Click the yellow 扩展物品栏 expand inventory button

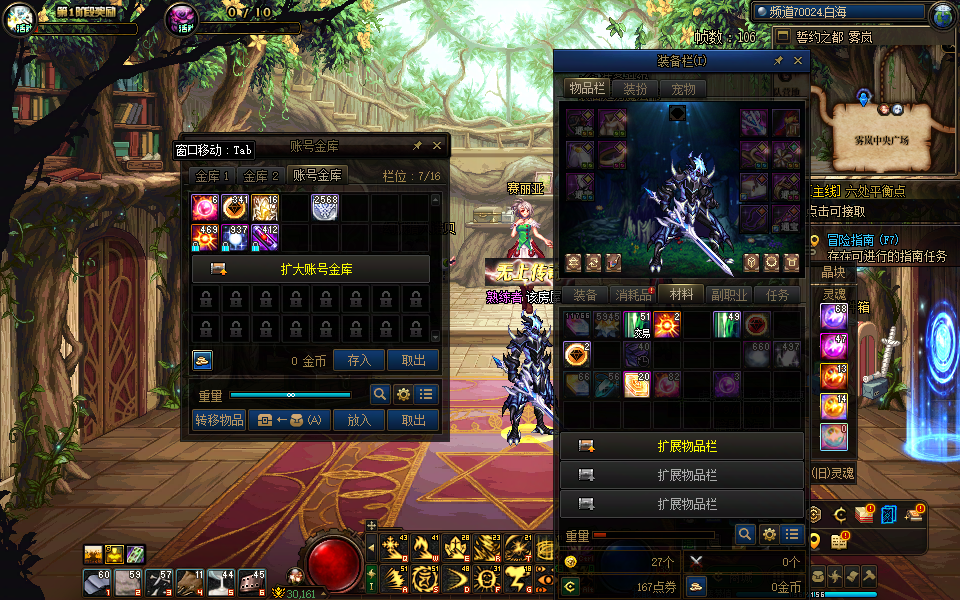click(682, 446)
